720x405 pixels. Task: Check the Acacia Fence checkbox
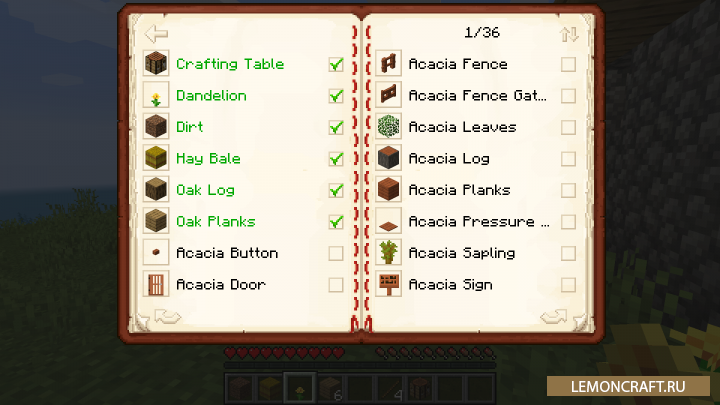[x=568, y=65]
